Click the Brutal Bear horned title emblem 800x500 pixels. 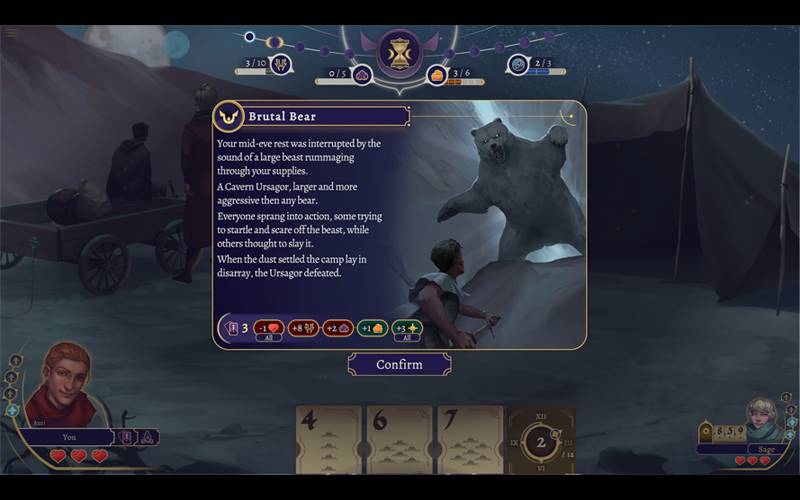(229, 116)
